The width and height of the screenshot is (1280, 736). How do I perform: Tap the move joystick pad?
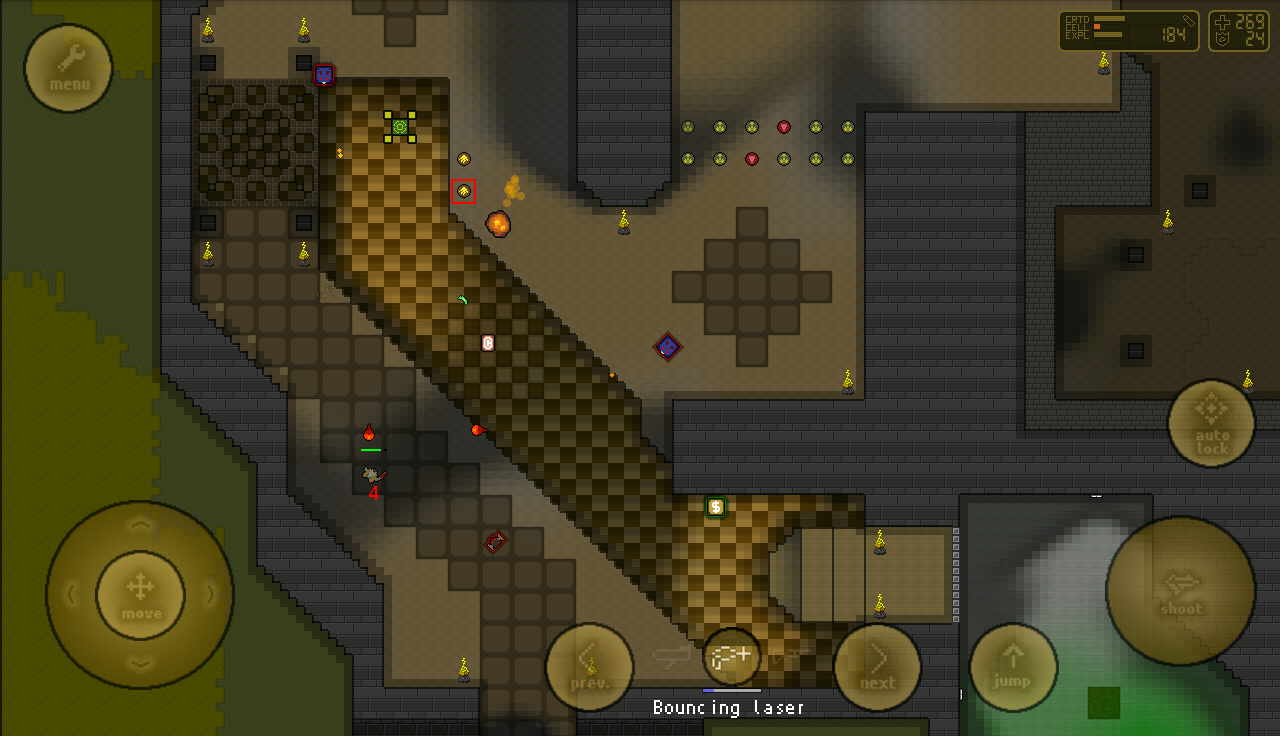coord(140,594)
